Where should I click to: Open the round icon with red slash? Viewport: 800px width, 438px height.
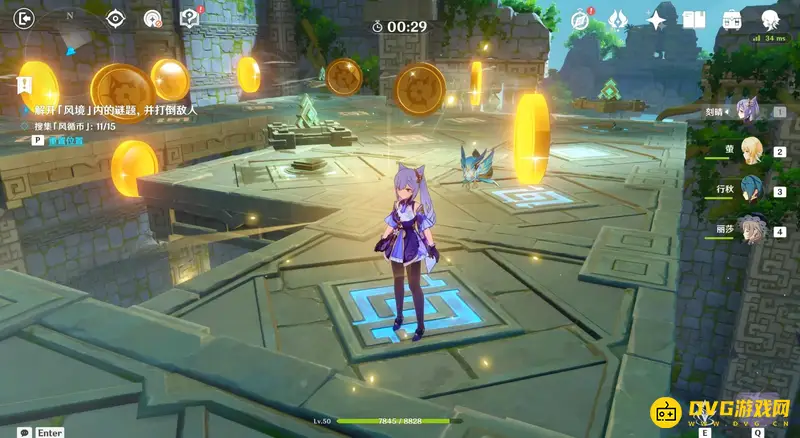click(152, 18)
